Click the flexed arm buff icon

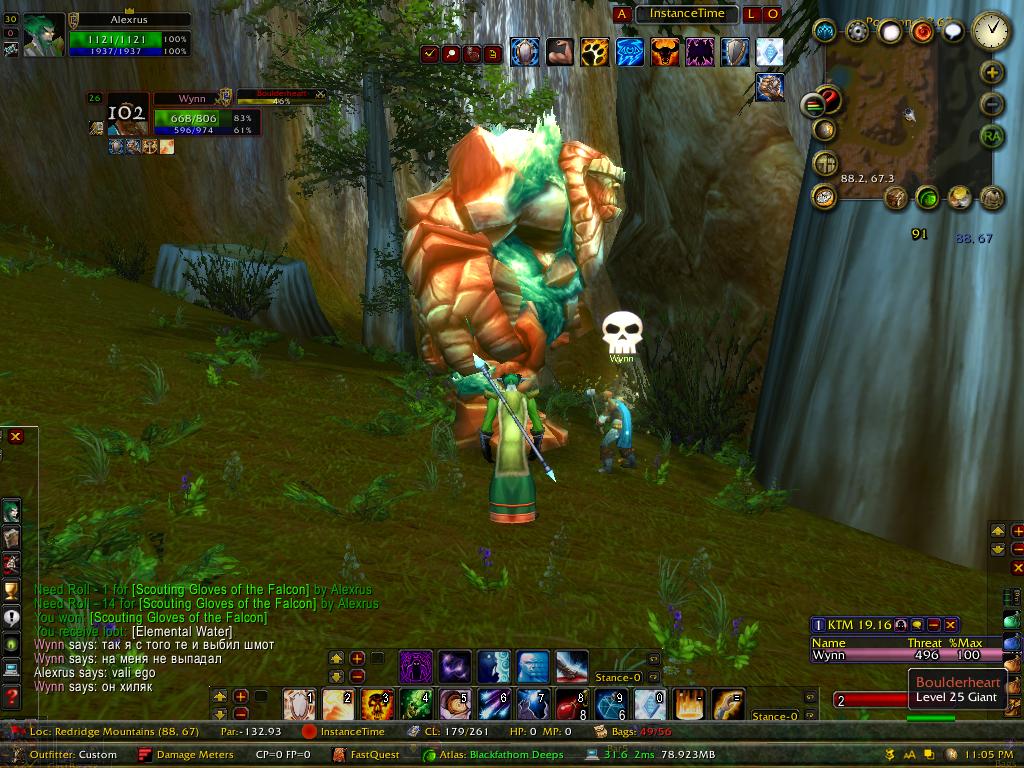559,51
